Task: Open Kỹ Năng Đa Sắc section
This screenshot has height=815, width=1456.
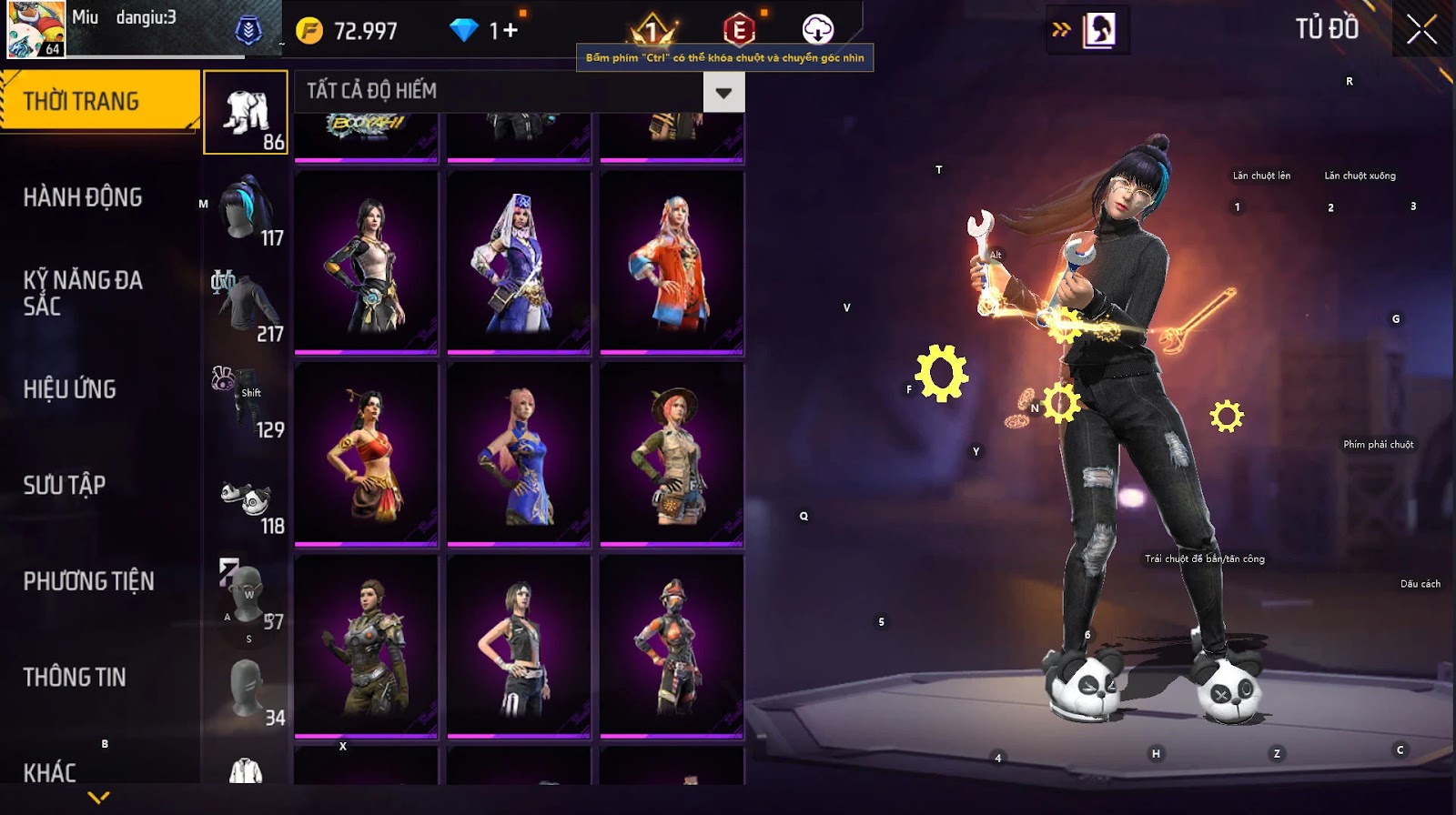Action: pos(83,293)
